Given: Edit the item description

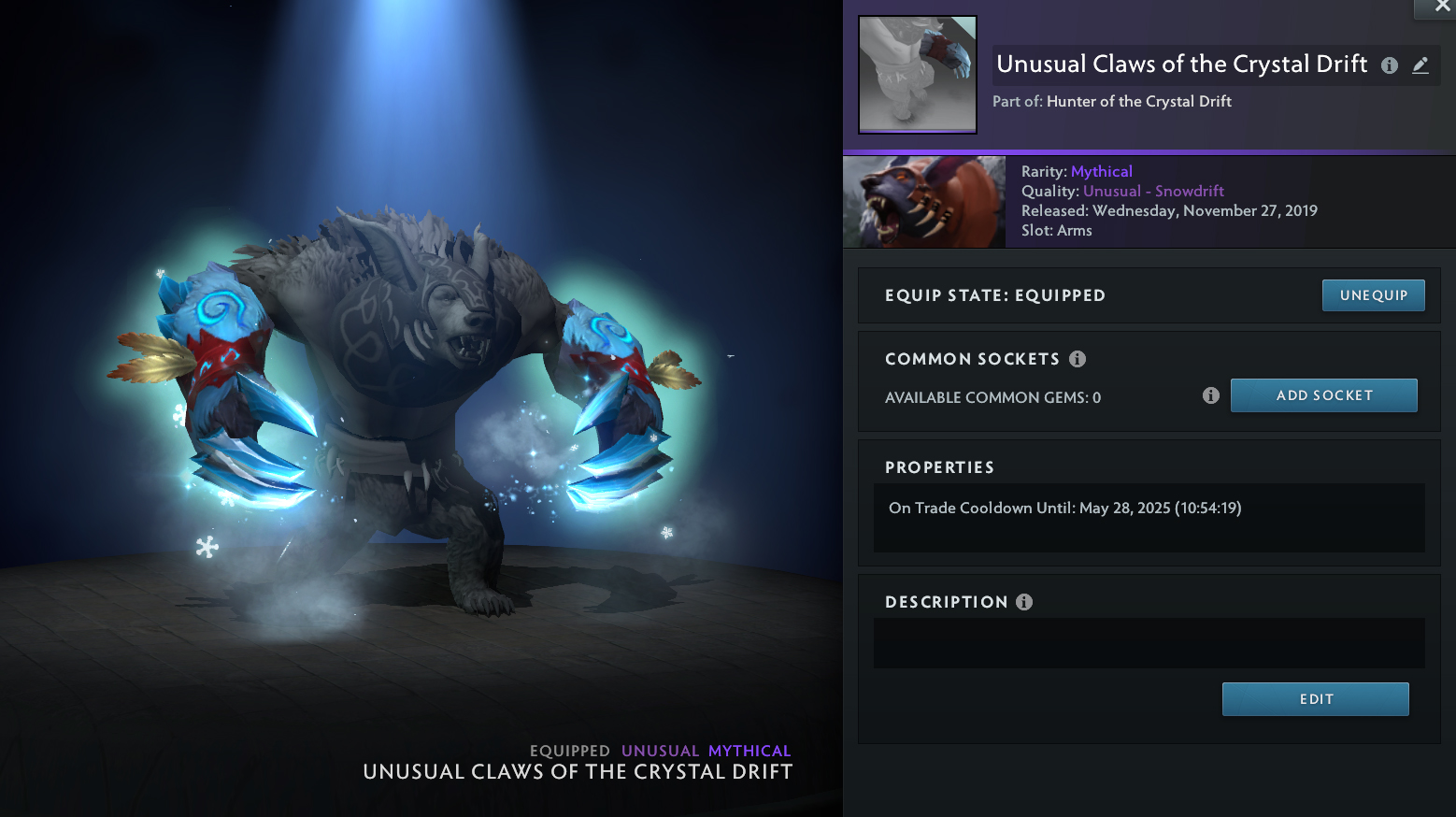Looking at the screenshot, I should (x=1315, y=699).
